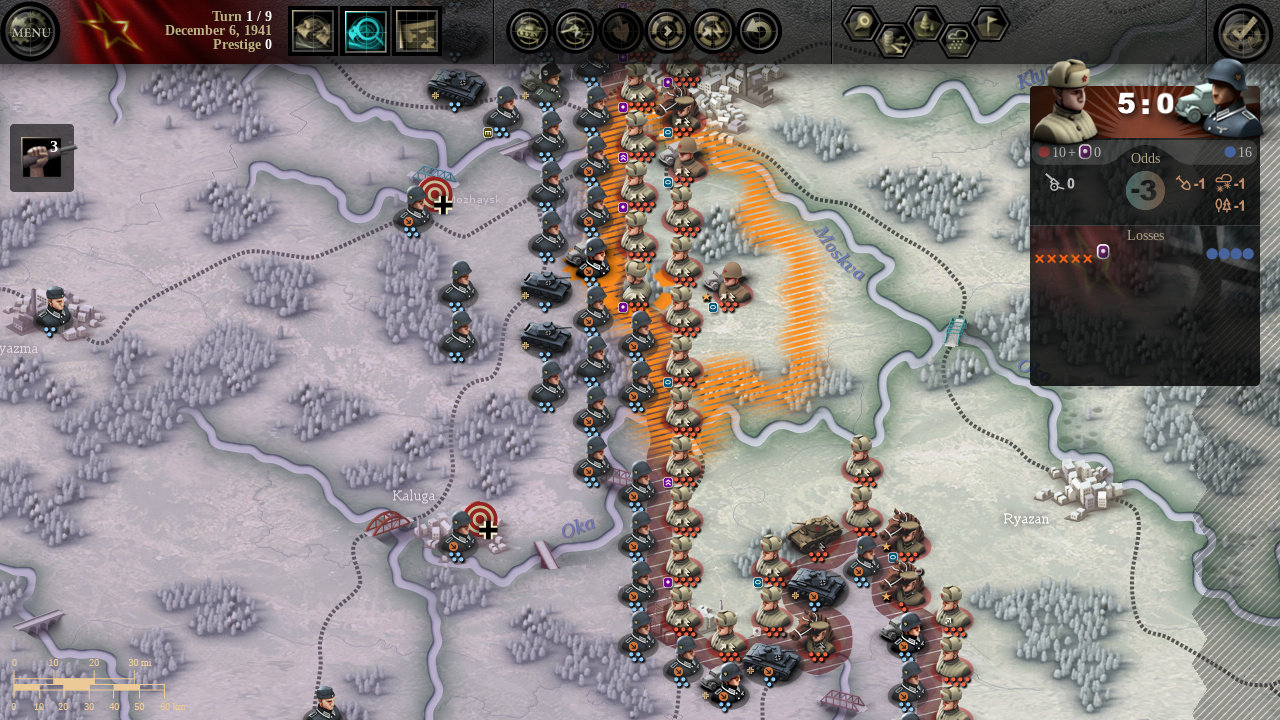Click the hand-shaped order icon in the toolbar
1280x720 pixels.
click(620, 30)
